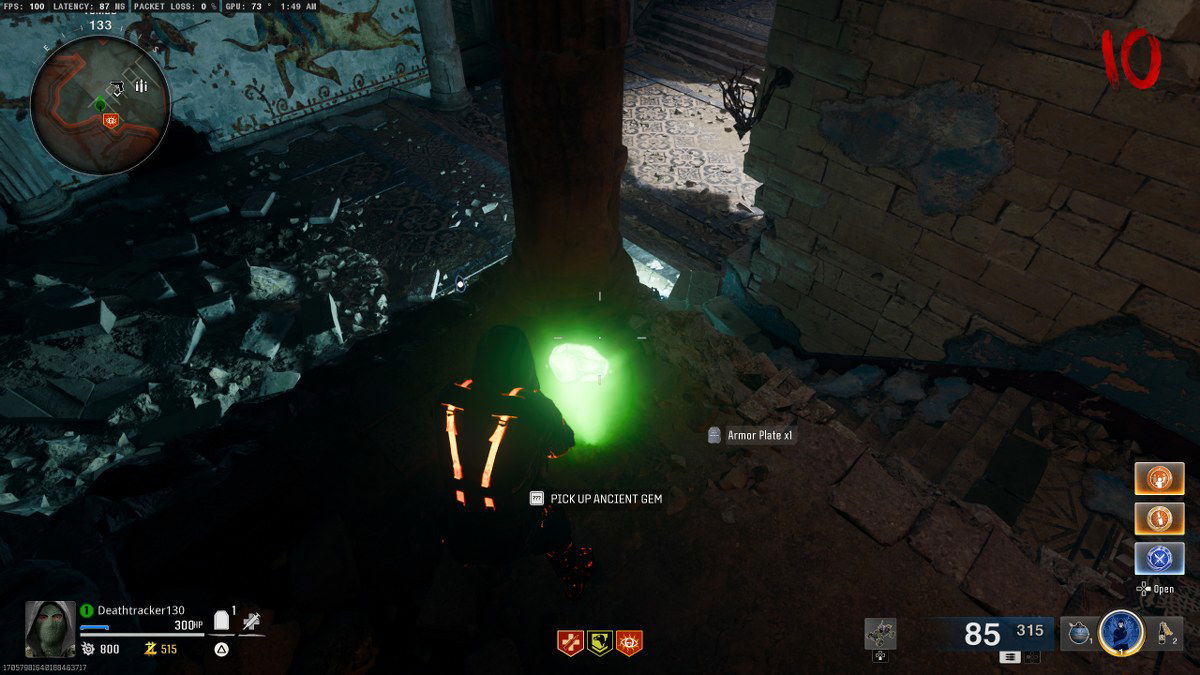Choose the Molotov lethal slot
The width and height of the screenshot is (1200, 675).
(1164, 632)
